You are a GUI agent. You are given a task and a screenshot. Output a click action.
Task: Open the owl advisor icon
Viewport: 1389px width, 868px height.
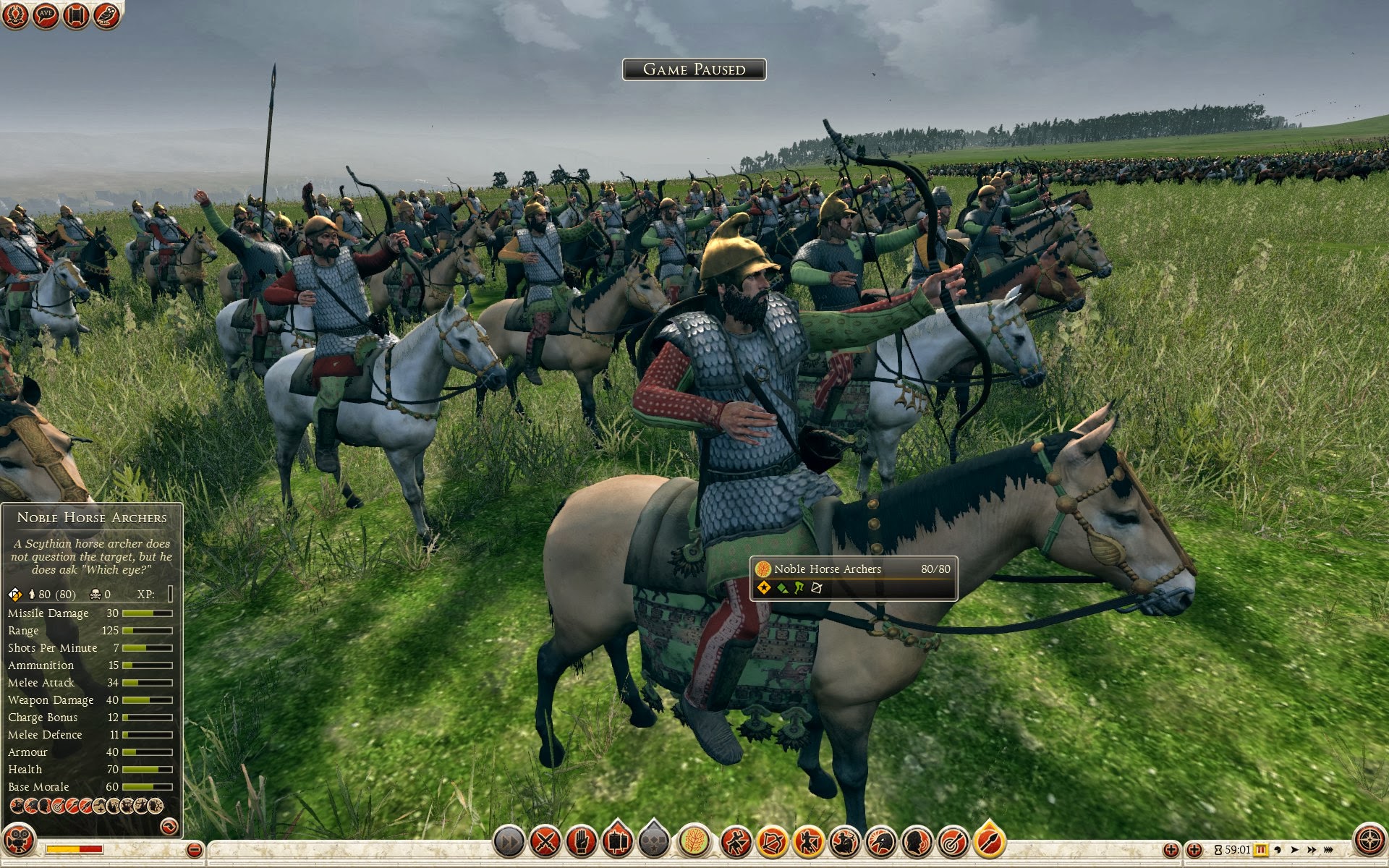[106, 15]
